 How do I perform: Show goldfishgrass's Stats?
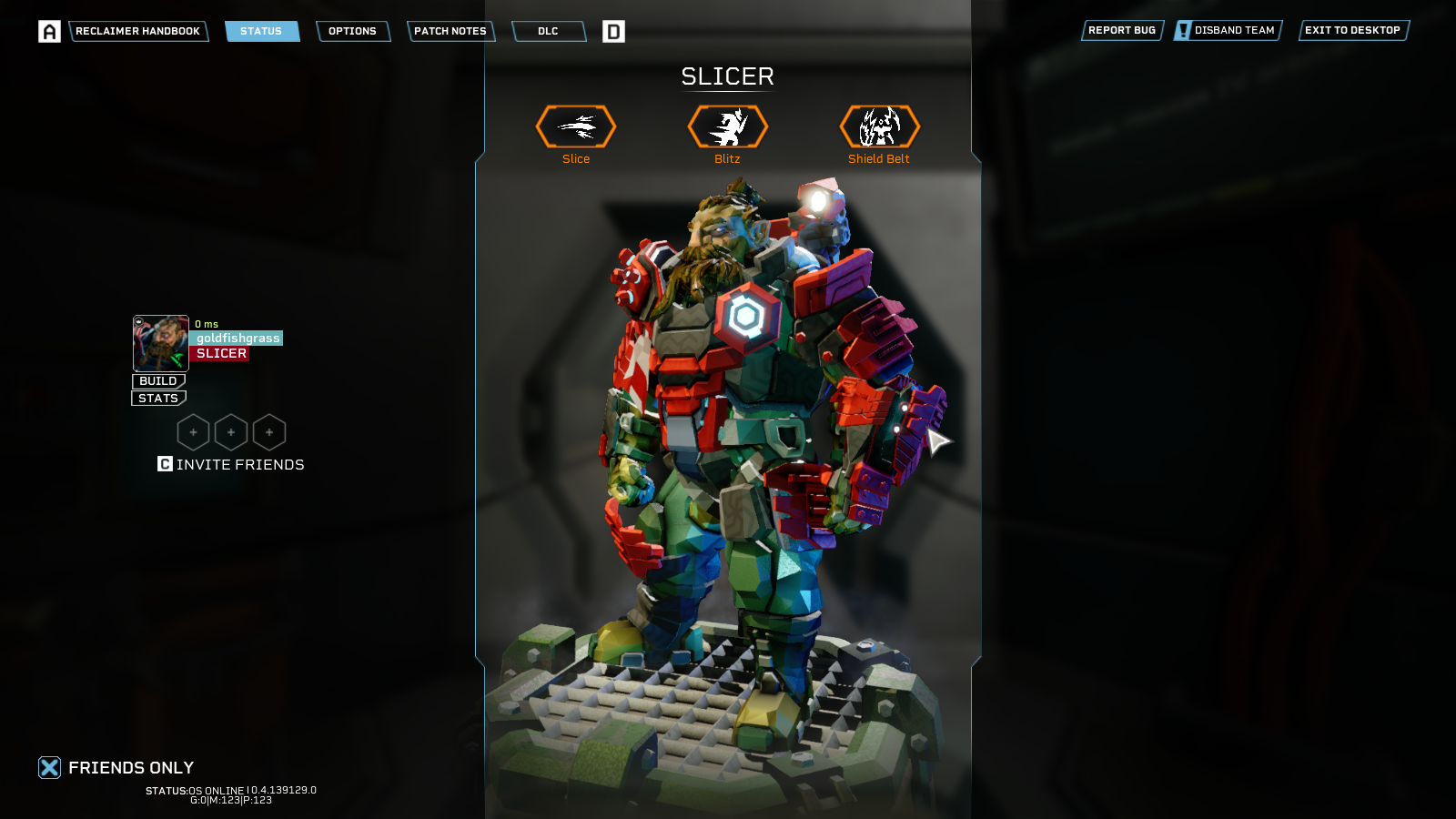point(158,399)
